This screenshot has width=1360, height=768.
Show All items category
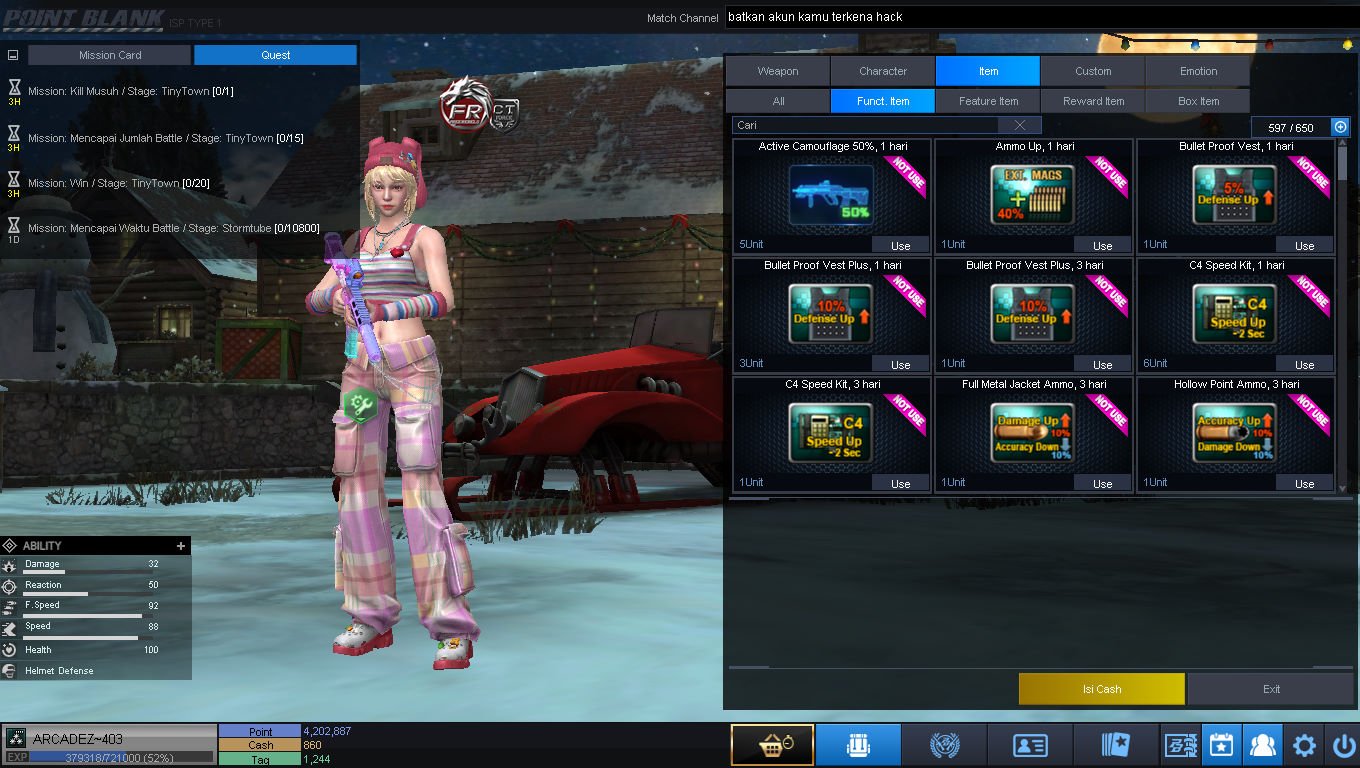[x=777, y=101]
